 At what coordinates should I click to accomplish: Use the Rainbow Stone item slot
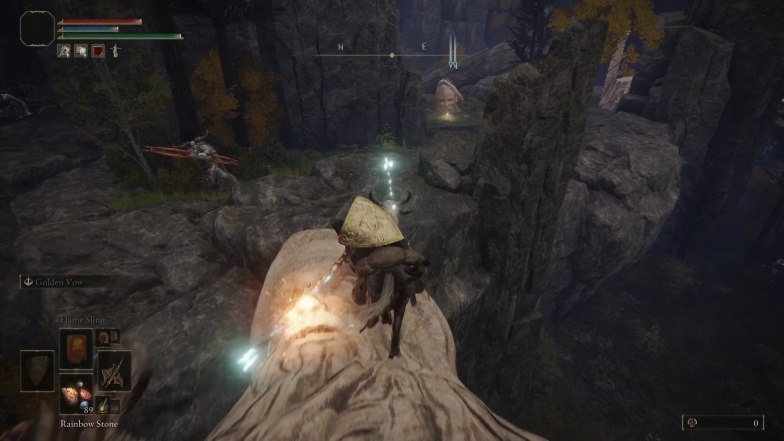(76, 392)
